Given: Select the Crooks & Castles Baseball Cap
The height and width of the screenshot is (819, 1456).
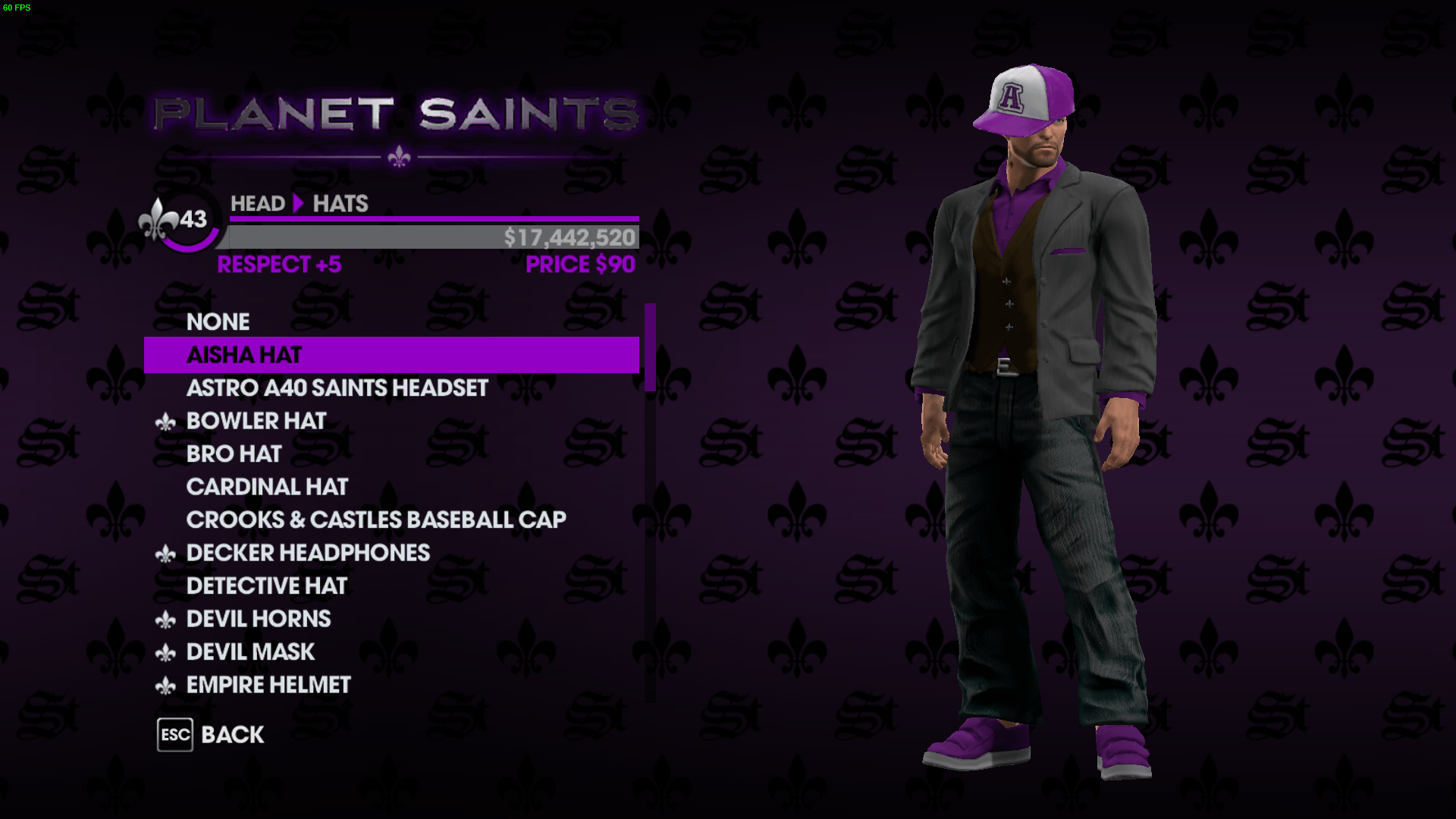Looking at the screenshot, I should pyautogui.click(x=376, y=519).
